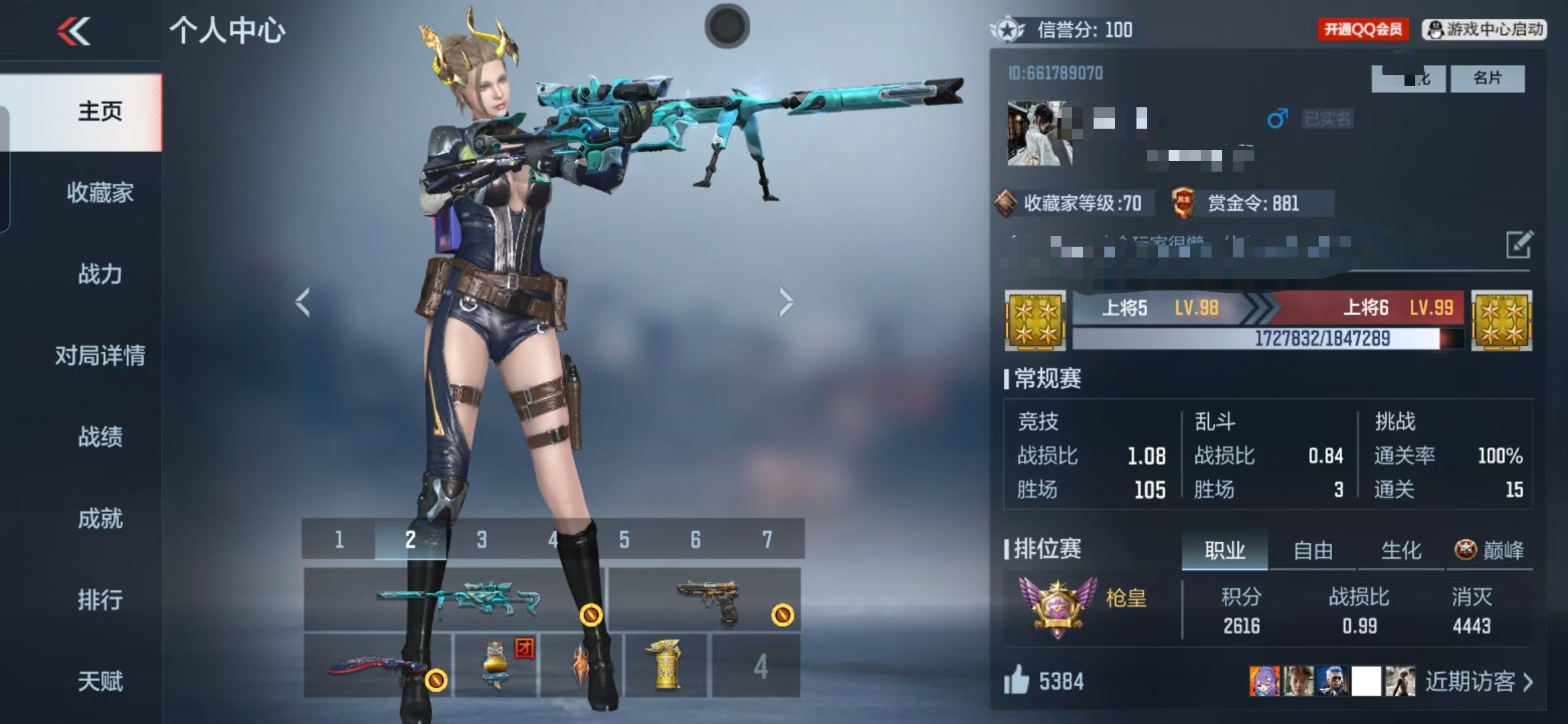Screen dimensions: 1568x724
Task: Show the next character with right arrow
Action: 786,302
